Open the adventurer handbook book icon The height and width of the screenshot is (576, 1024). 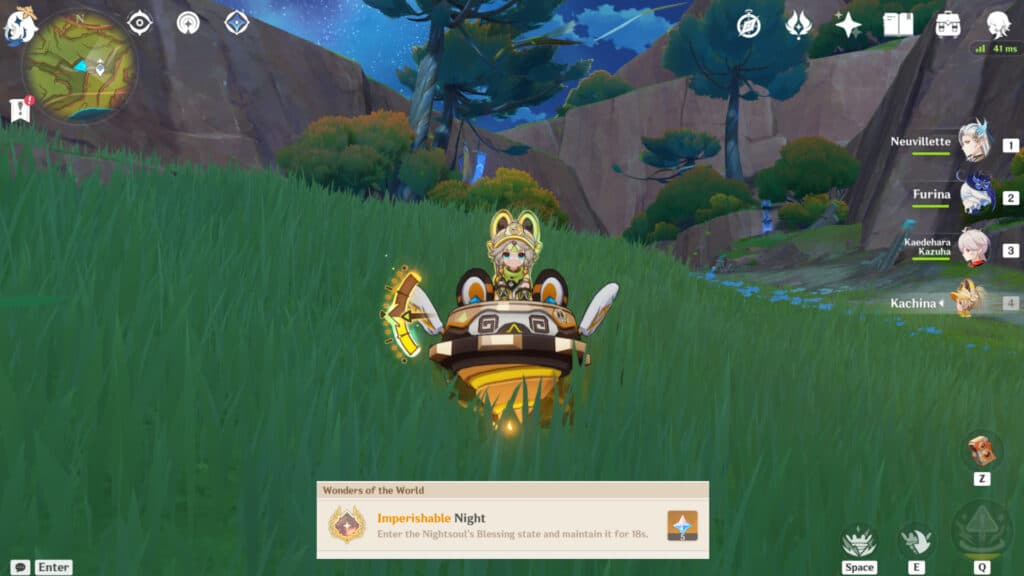pyautogui.click(x=898, y=25)
